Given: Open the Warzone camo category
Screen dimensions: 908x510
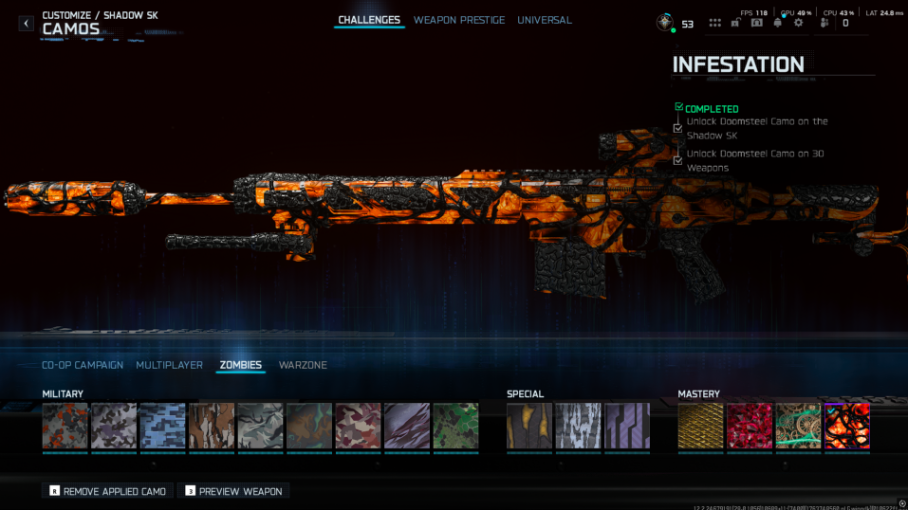Looking at the screenshot, I should click(303, 365).
